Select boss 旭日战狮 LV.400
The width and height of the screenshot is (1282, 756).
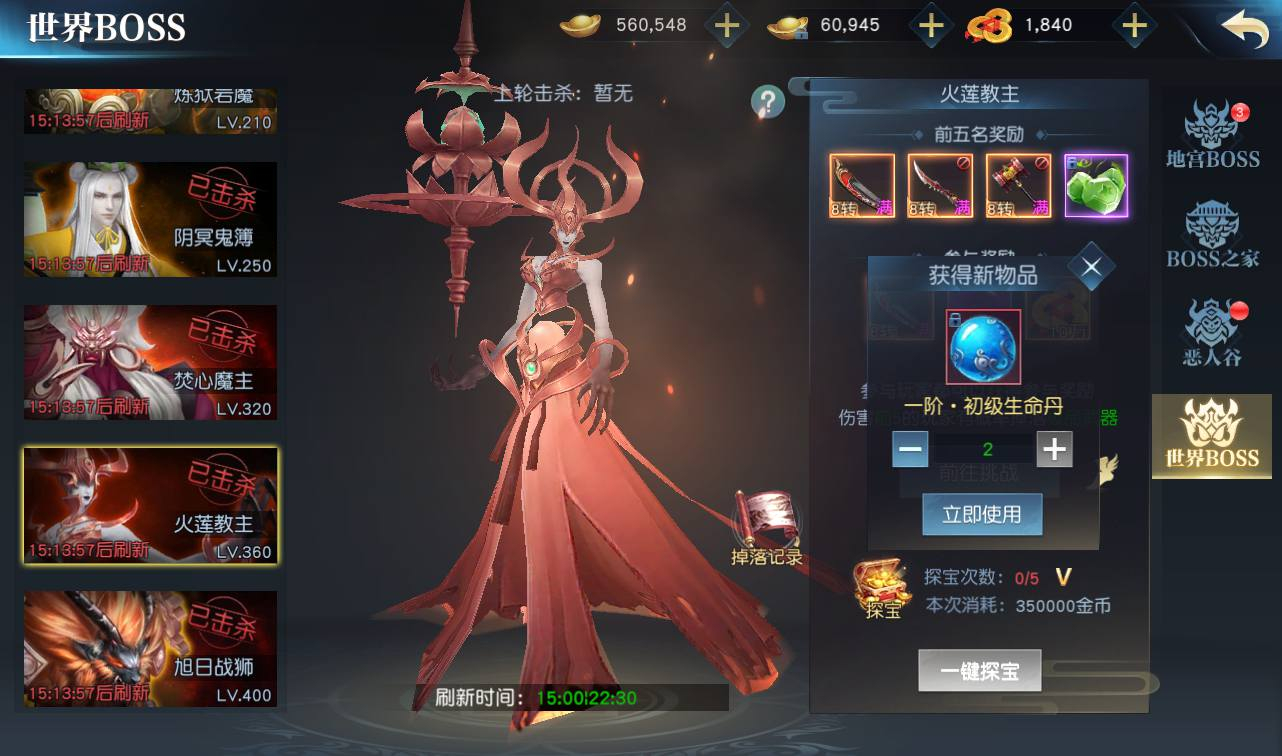click(x=150, y=649)
